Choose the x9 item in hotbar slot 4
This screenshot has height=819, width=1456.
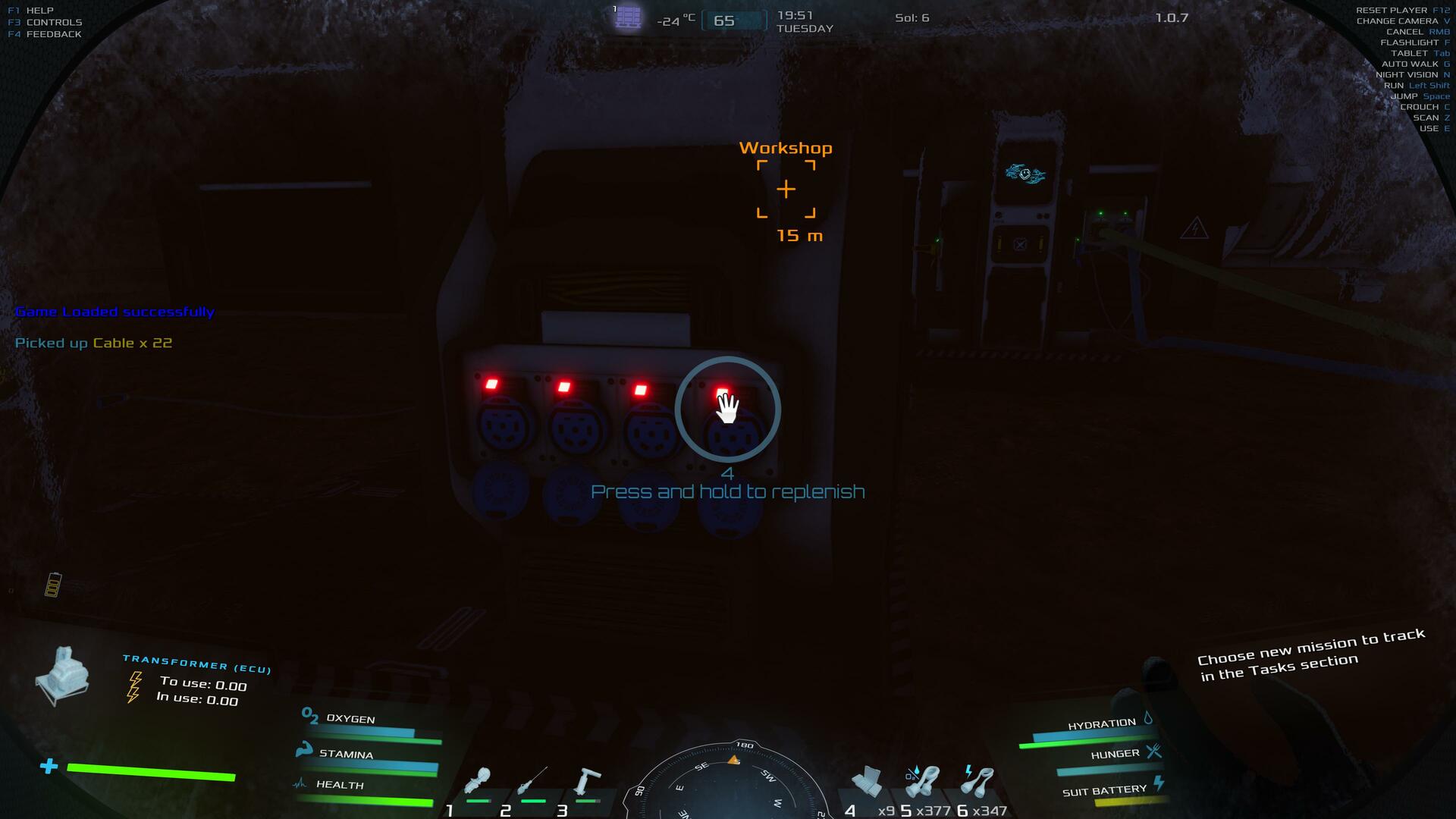(867, 783)
